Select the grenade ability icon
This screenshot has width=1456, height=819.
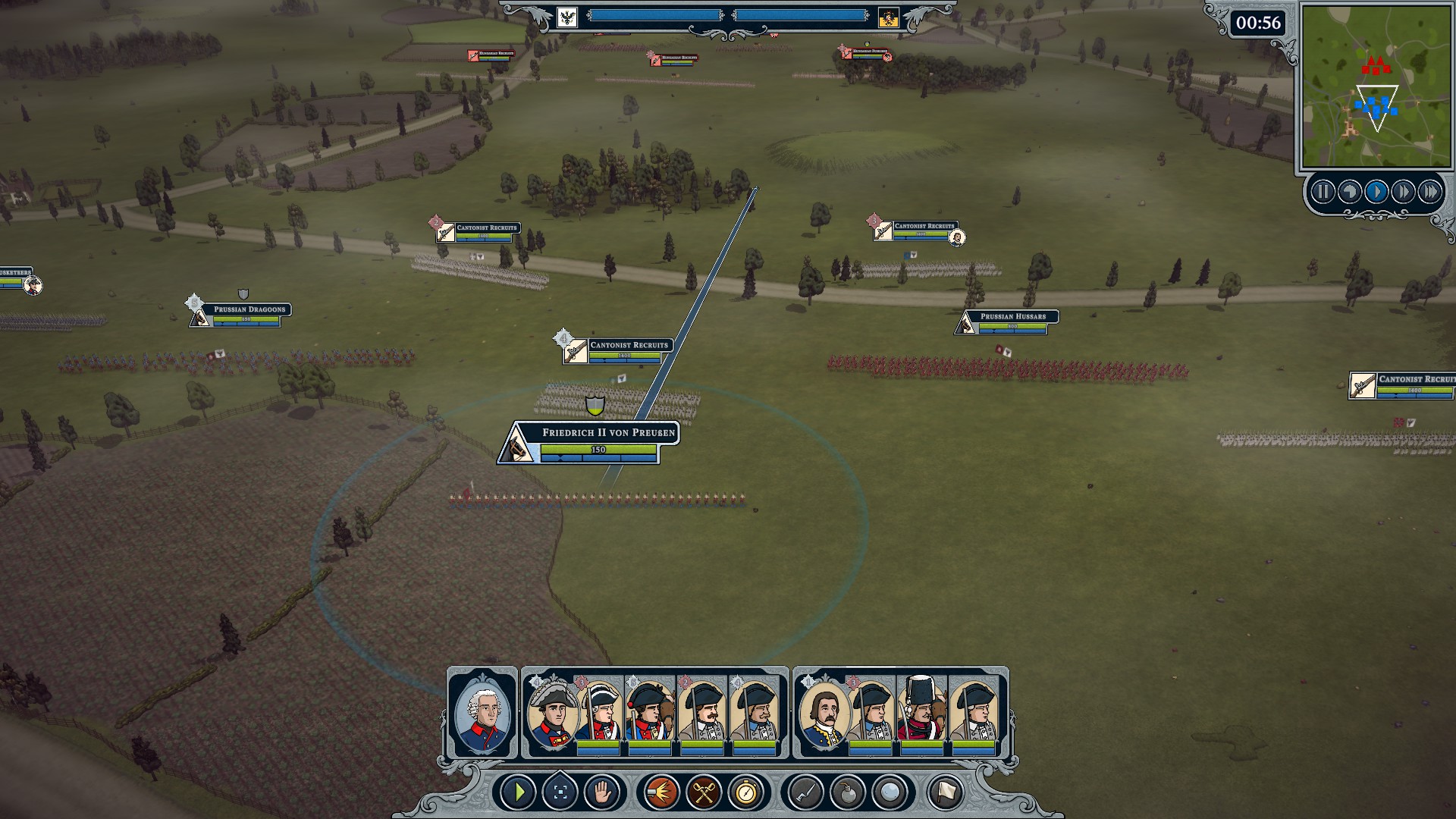(x=848, y=793)
